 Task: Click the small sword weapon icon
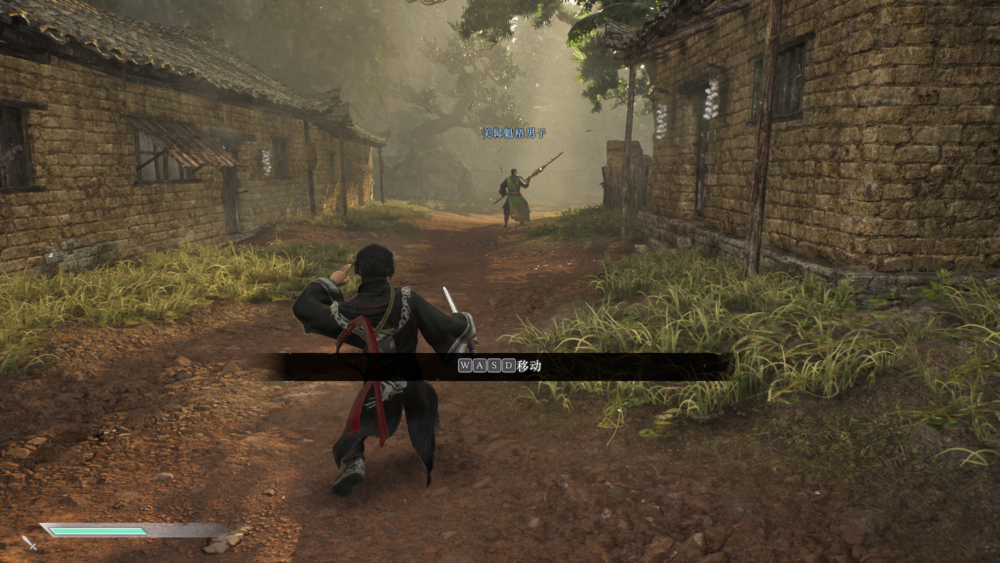29,542
